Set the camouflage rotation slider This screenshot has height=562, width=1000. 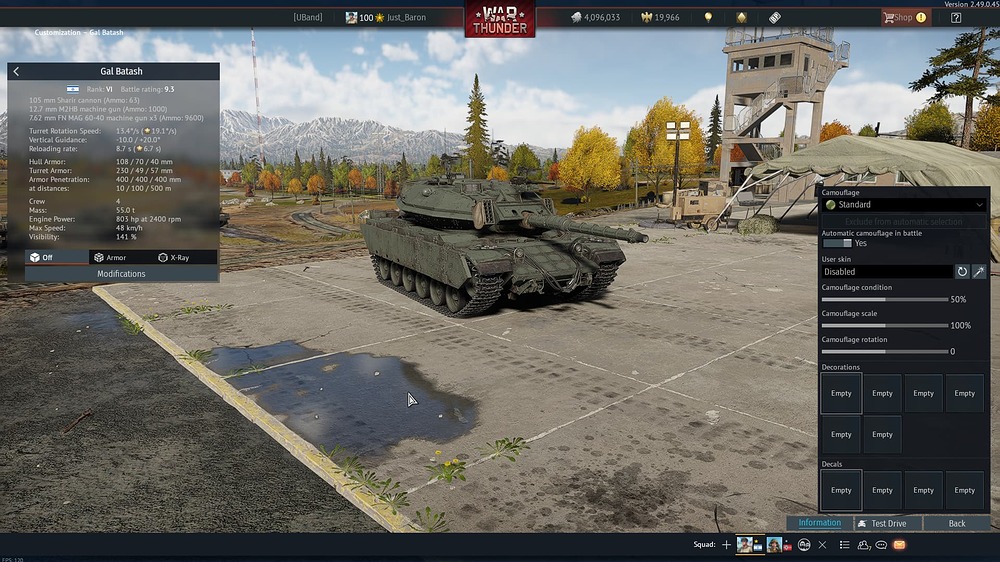(x=884, y=351)
